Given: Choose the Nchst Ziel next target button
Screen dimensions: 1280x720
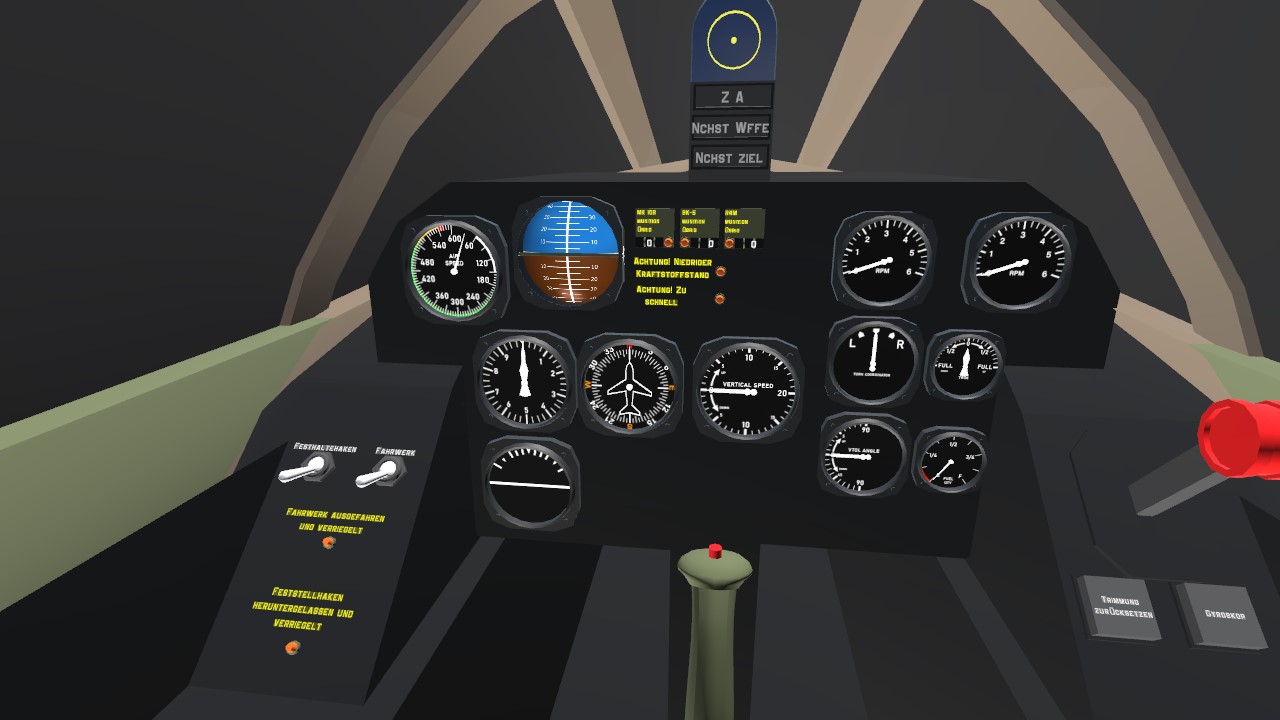Looking at the screenshot, I should point(729,158).
